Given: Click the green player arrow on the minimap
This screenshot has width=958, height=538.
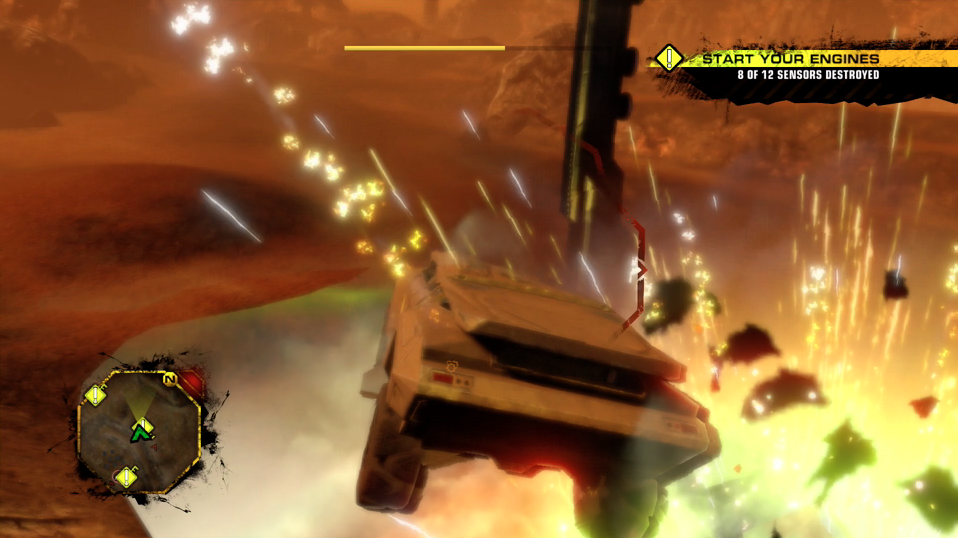Looking at the screenshot, I should point(140,431).
